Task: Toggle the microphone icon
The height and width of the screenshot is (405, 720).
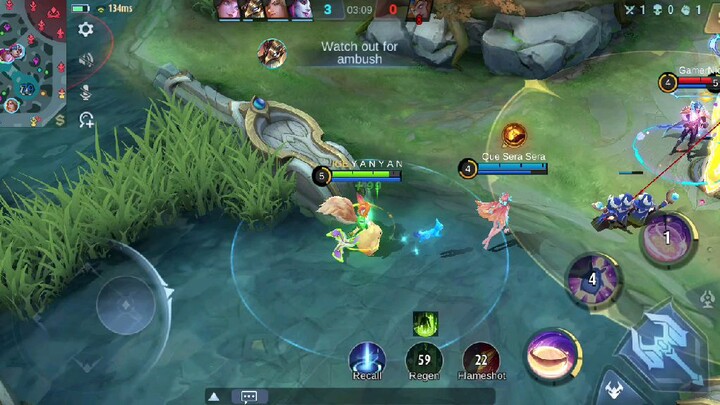Action: tap(86, 91)
